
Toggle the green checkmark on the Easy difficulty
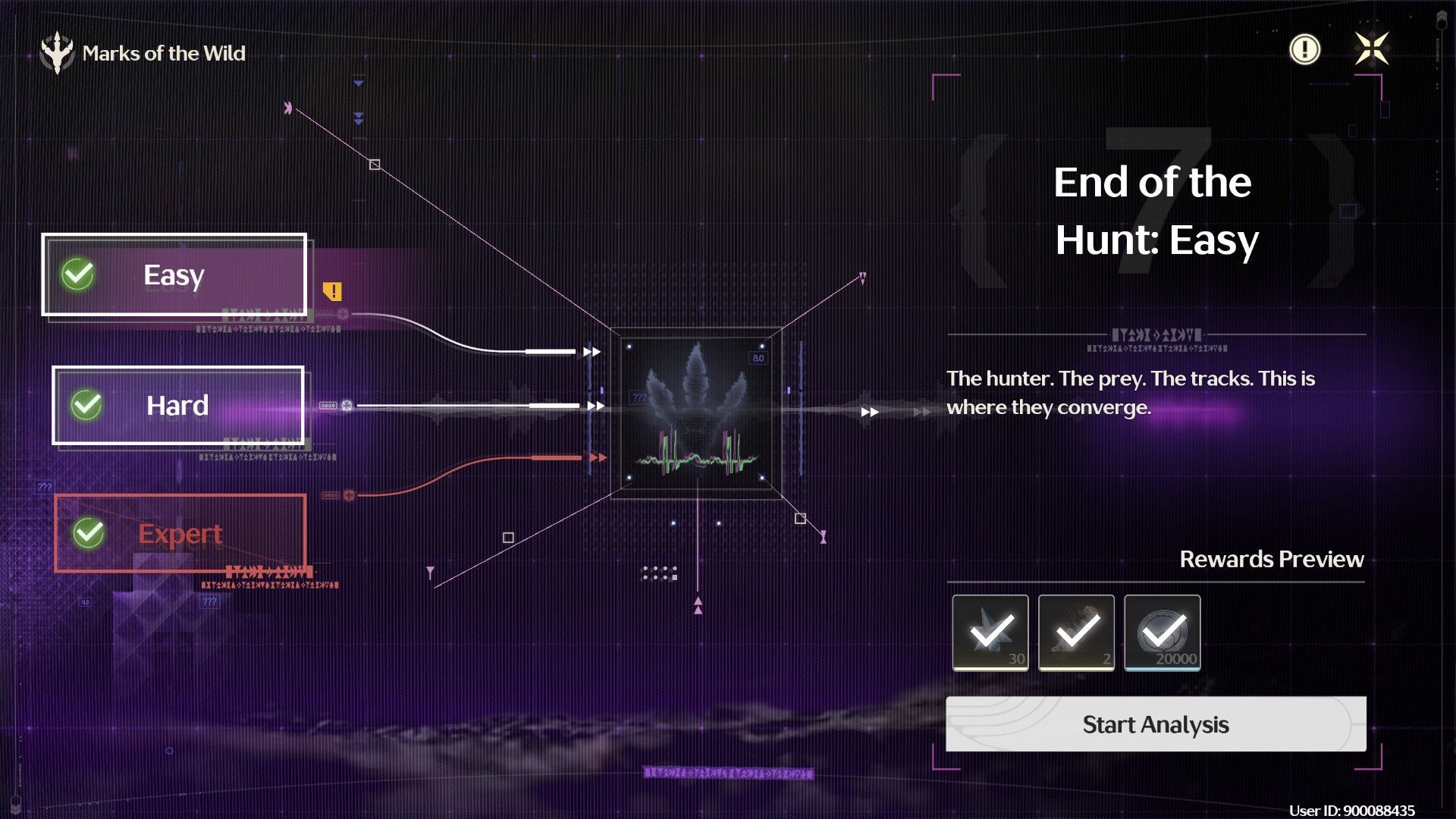(x=78, y=275)
